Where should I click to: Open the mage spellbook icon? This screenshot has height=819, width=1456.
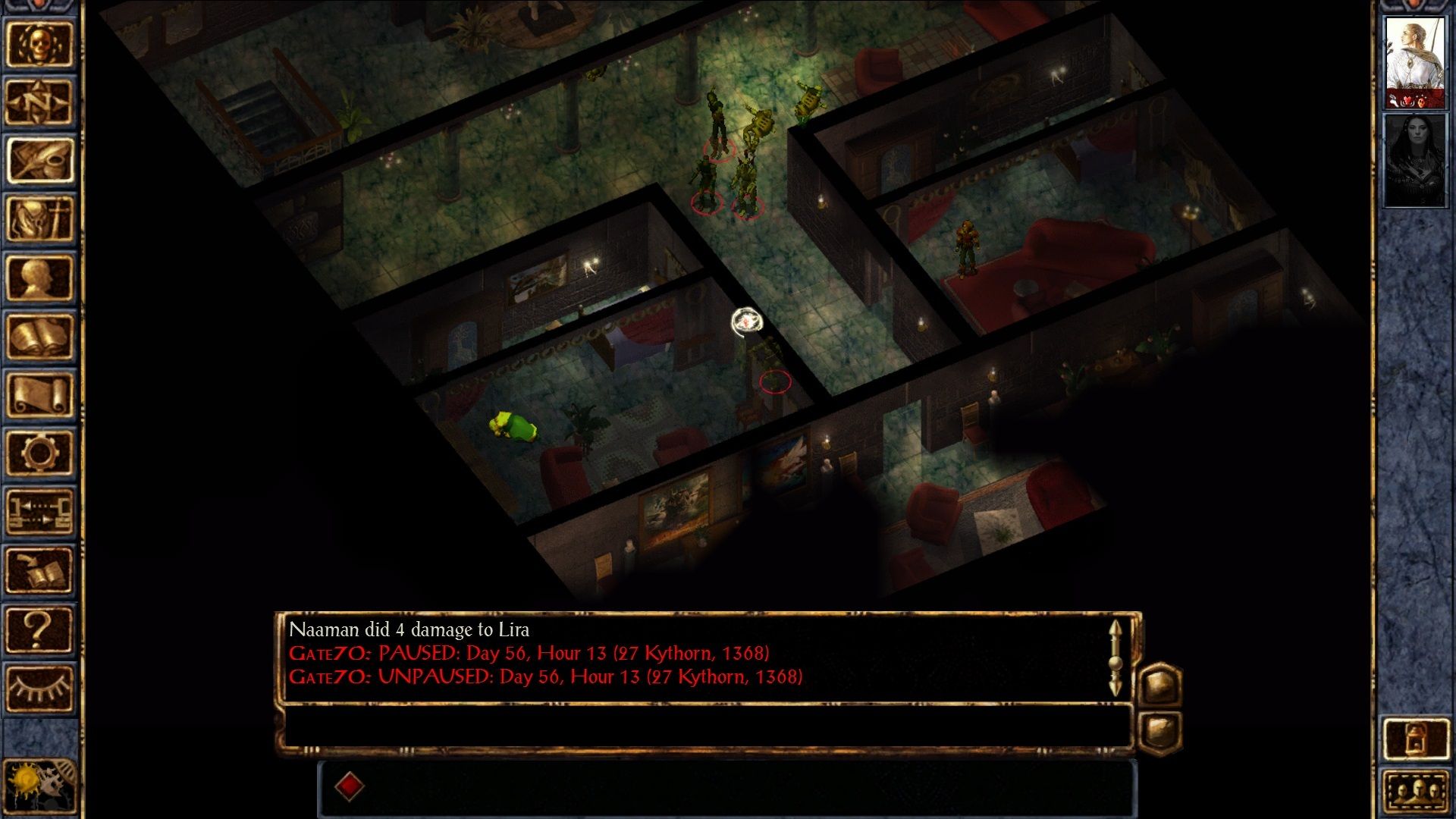click(40, 336)
